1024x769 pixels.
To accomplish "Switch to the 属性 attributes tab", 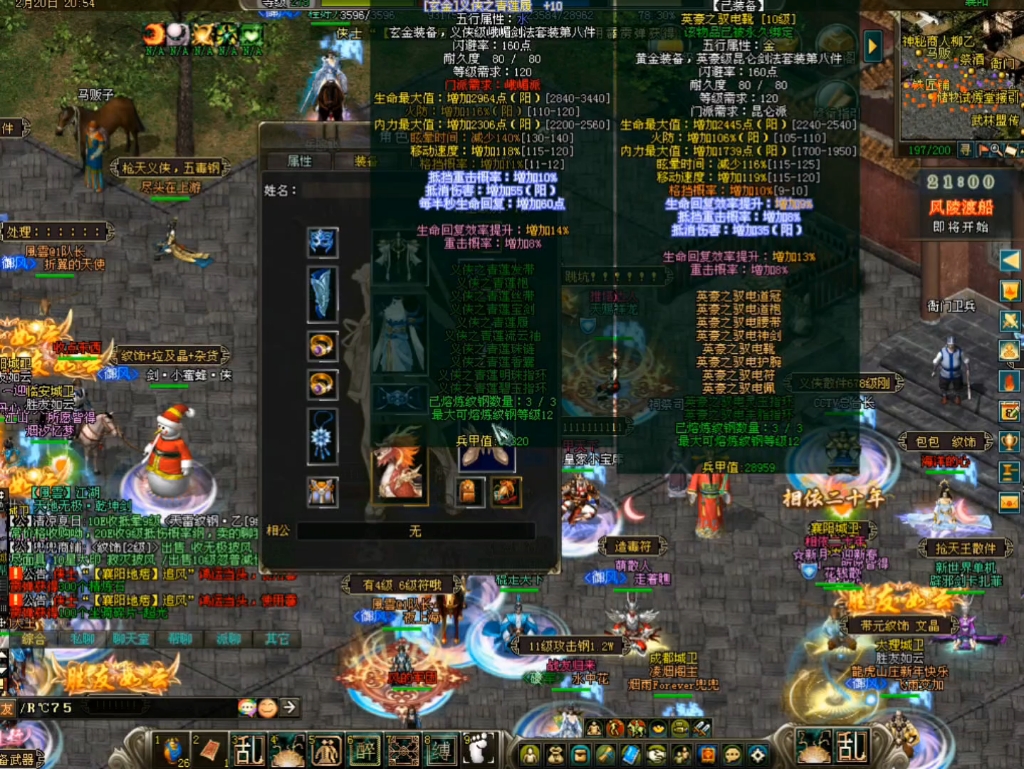I will (299, 161).
